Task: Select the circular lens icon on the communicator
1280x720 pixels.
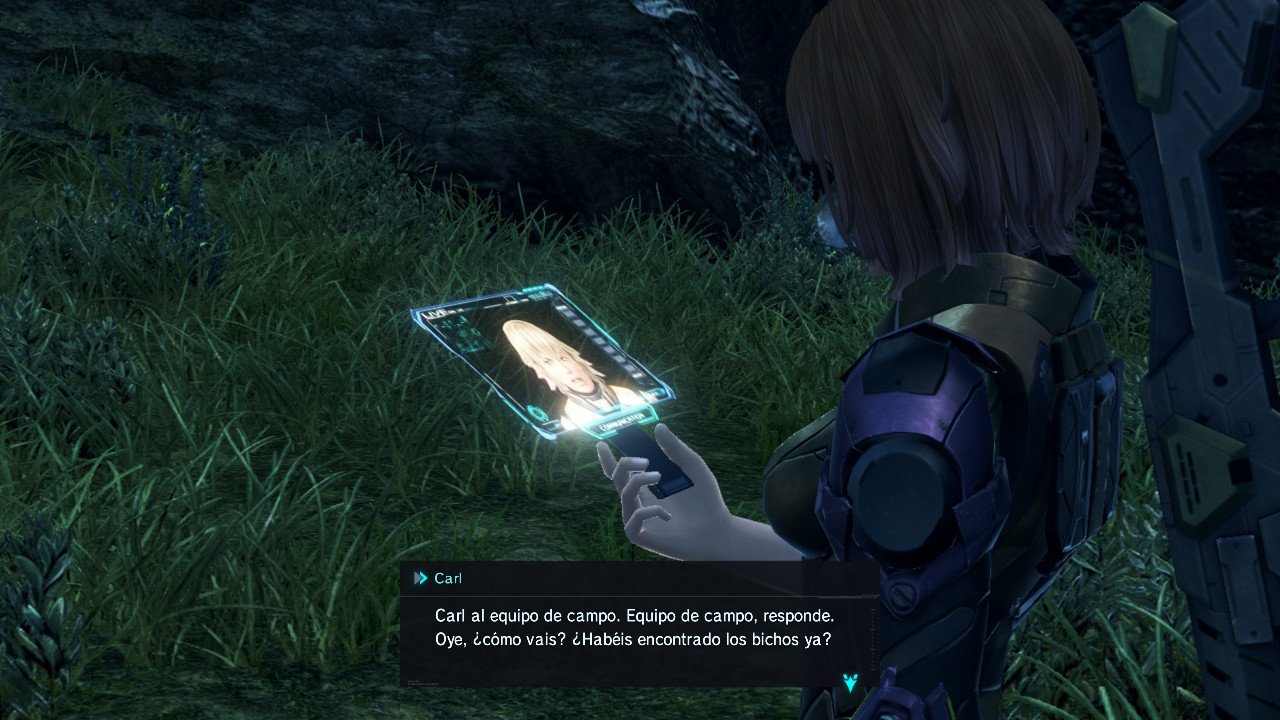Action: (537, 412)
